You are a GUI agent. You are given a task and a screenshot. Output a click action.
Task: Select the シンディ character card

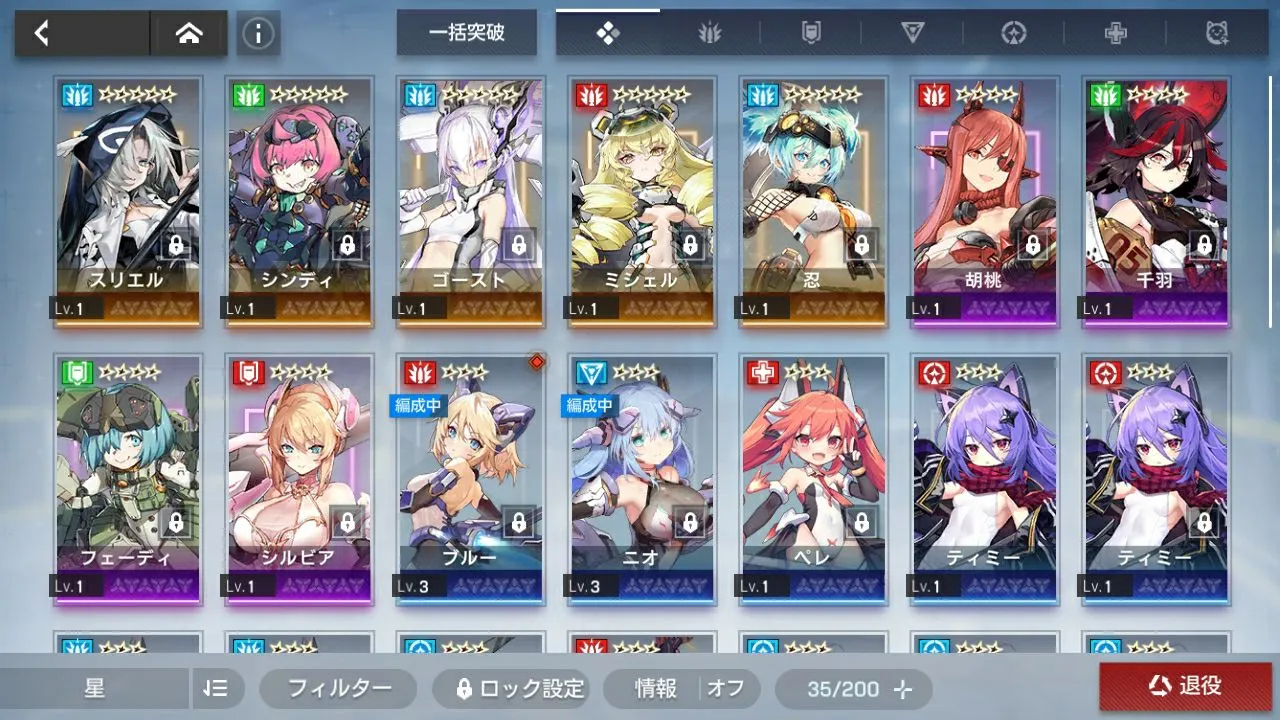click(300, 200)
